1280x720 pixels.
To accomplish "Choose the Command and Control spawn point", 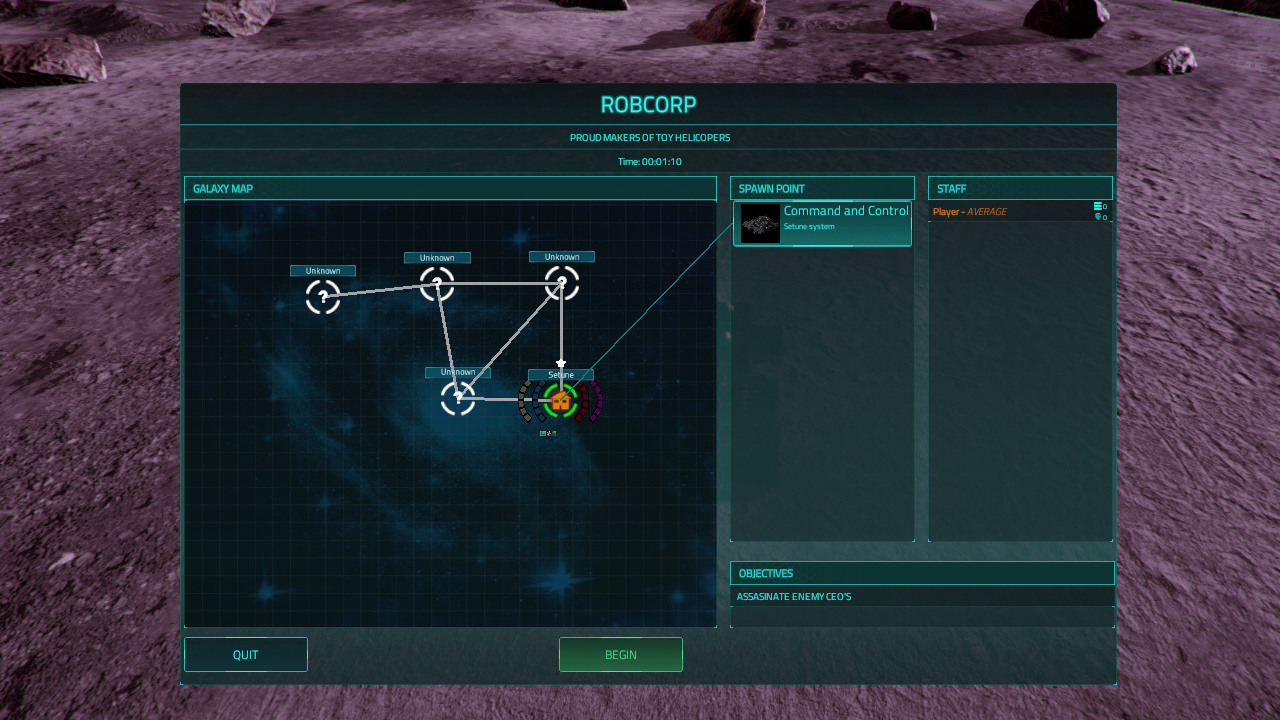I will 822,224.
